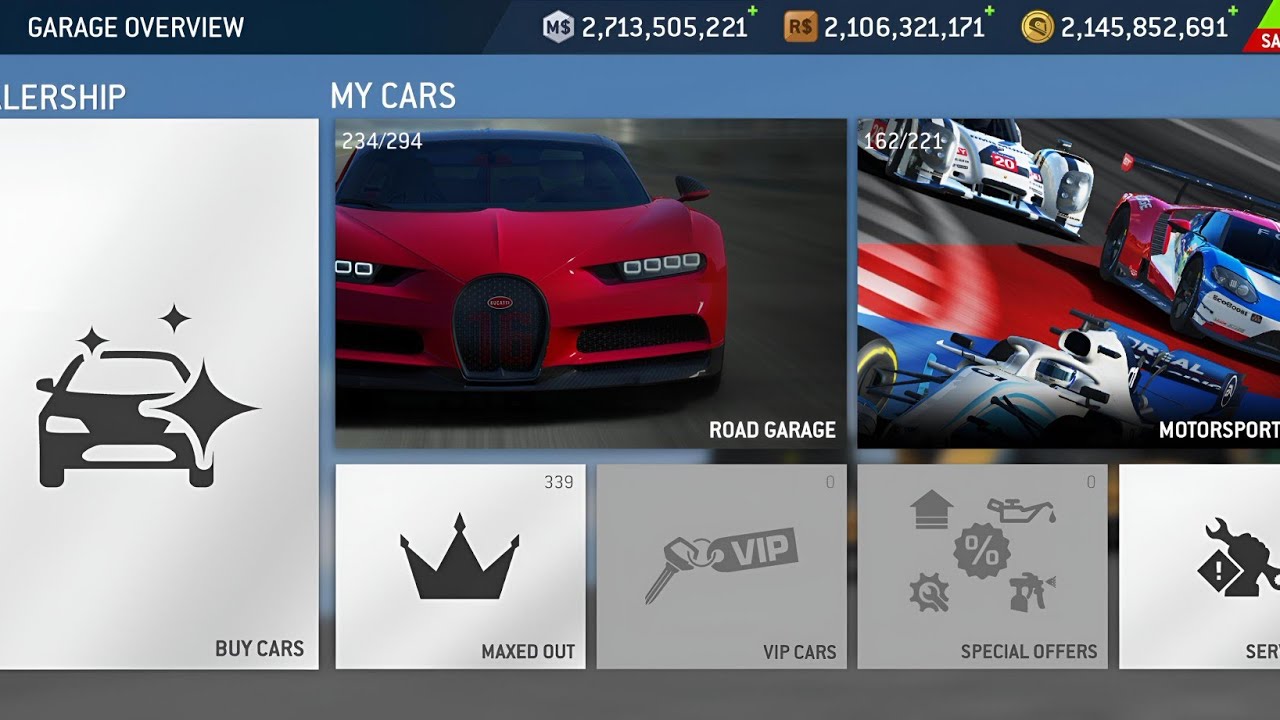Viewport: 1280px width, 720px height.
Task: View the Special Offers tile
Action: 982,566
